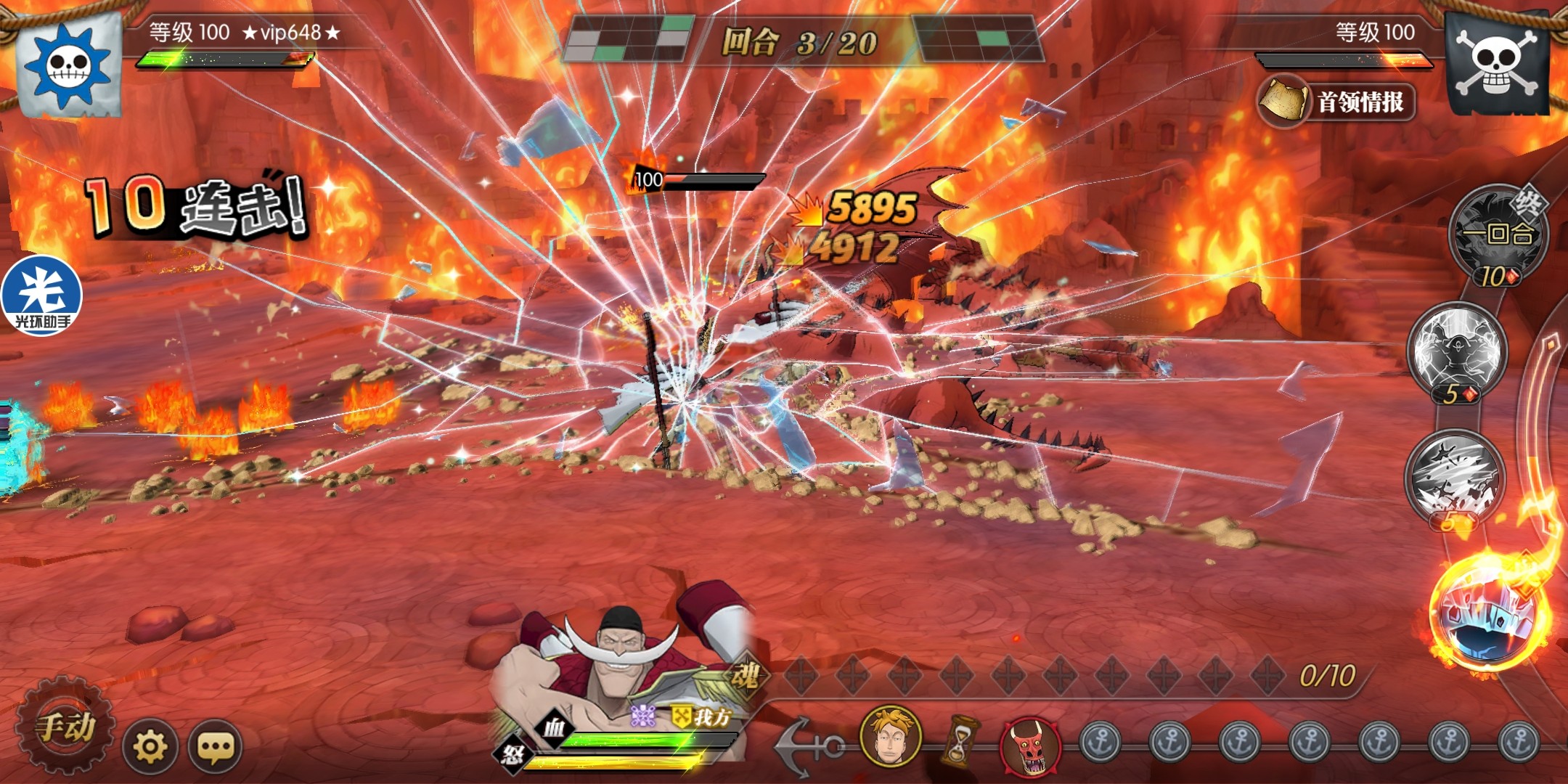Open the 首领情报 boss intel scroll
The width and height of the screenshot is (1568, 784).
(1337, 102)
